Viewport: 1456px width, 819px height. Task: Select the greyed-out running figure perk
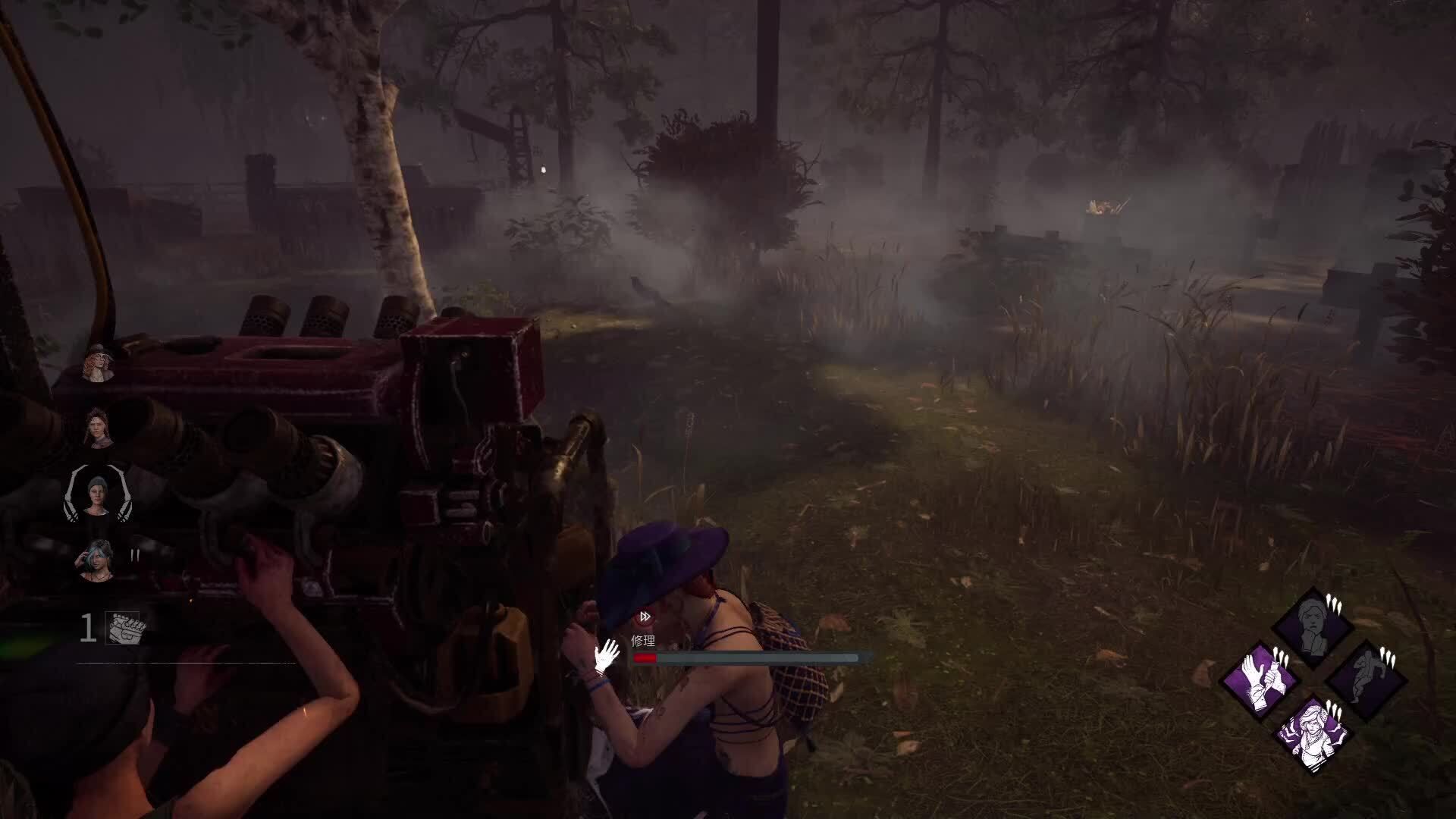pos(1365,679)
